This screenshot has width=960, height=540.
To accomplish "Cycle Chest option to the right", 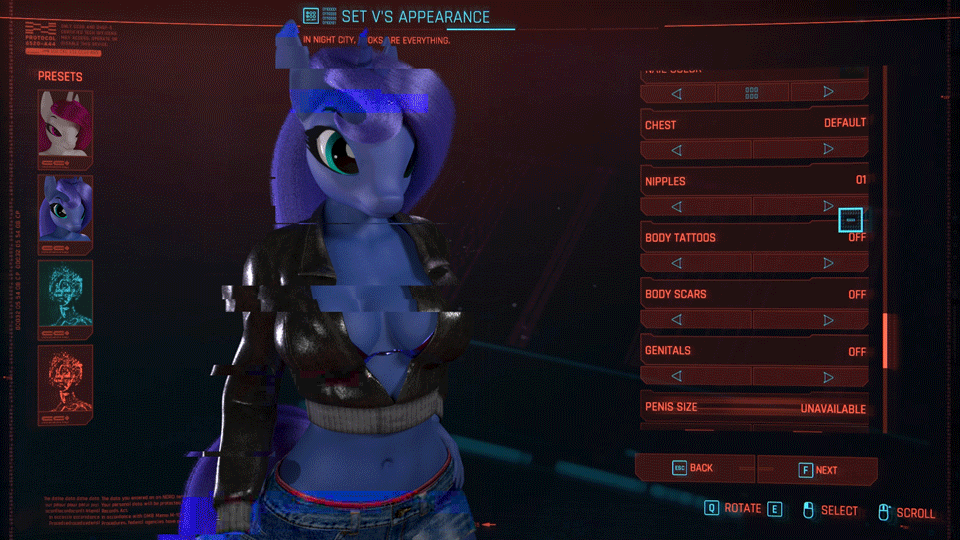I will point(828,150).
